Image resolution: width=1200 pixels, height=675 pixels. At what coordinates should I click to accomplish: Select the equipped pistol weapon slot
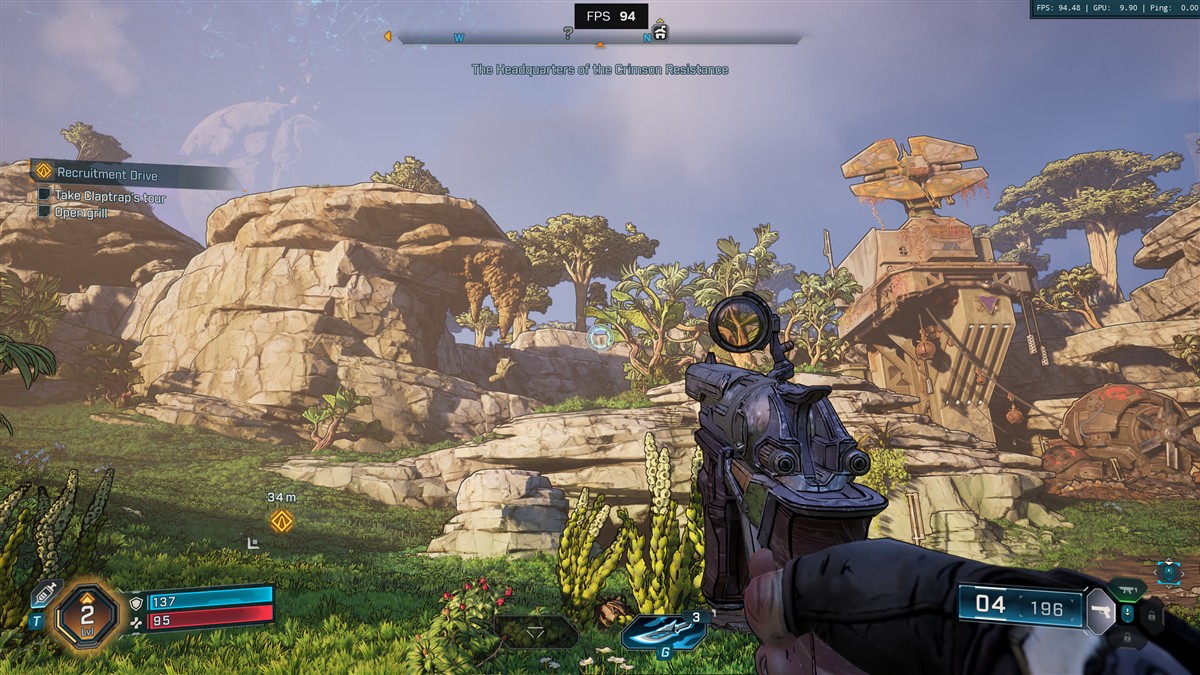(1100, 609)
